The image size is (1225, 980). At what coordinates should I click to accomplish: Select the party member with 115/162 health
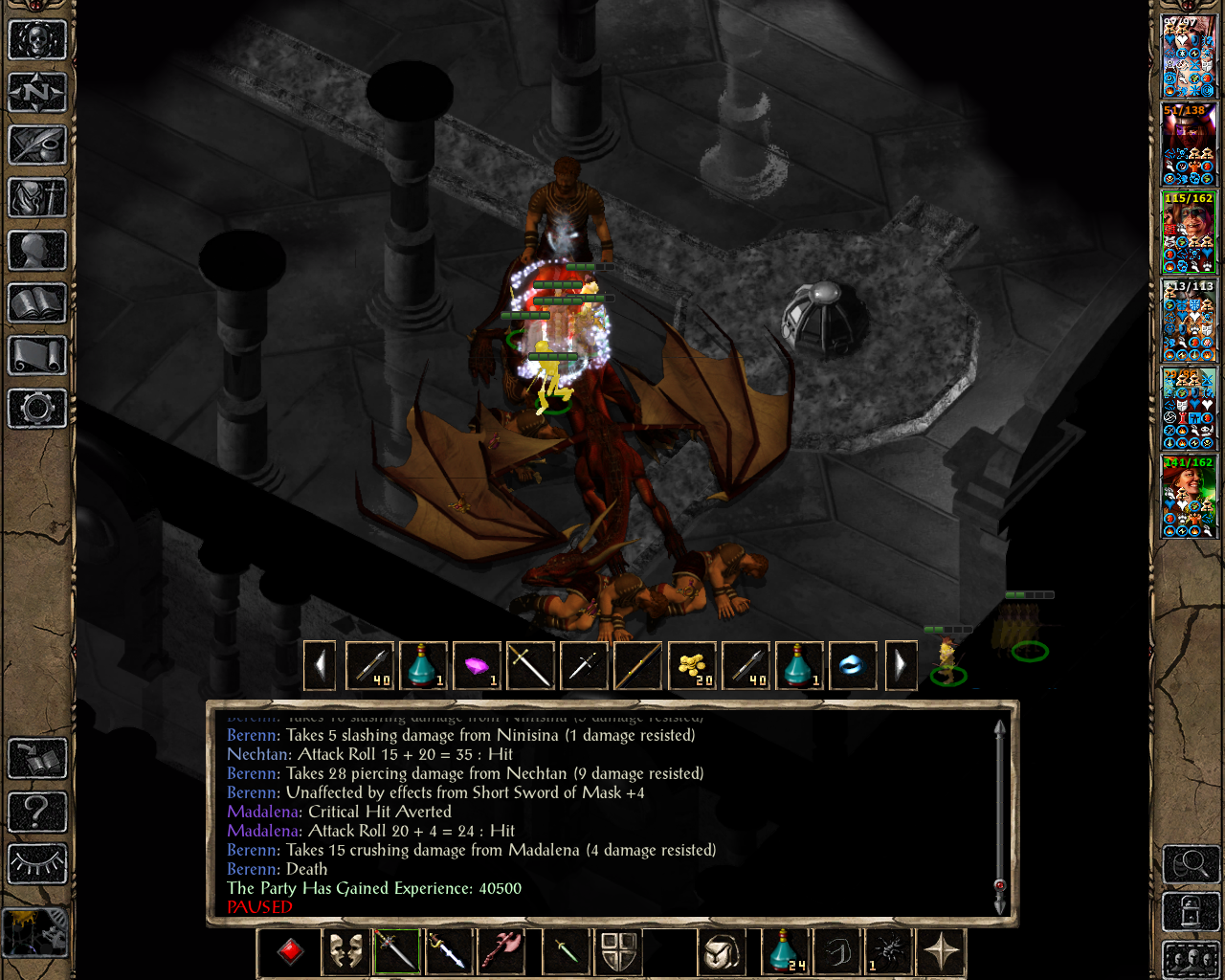[x=1189, y=232]
